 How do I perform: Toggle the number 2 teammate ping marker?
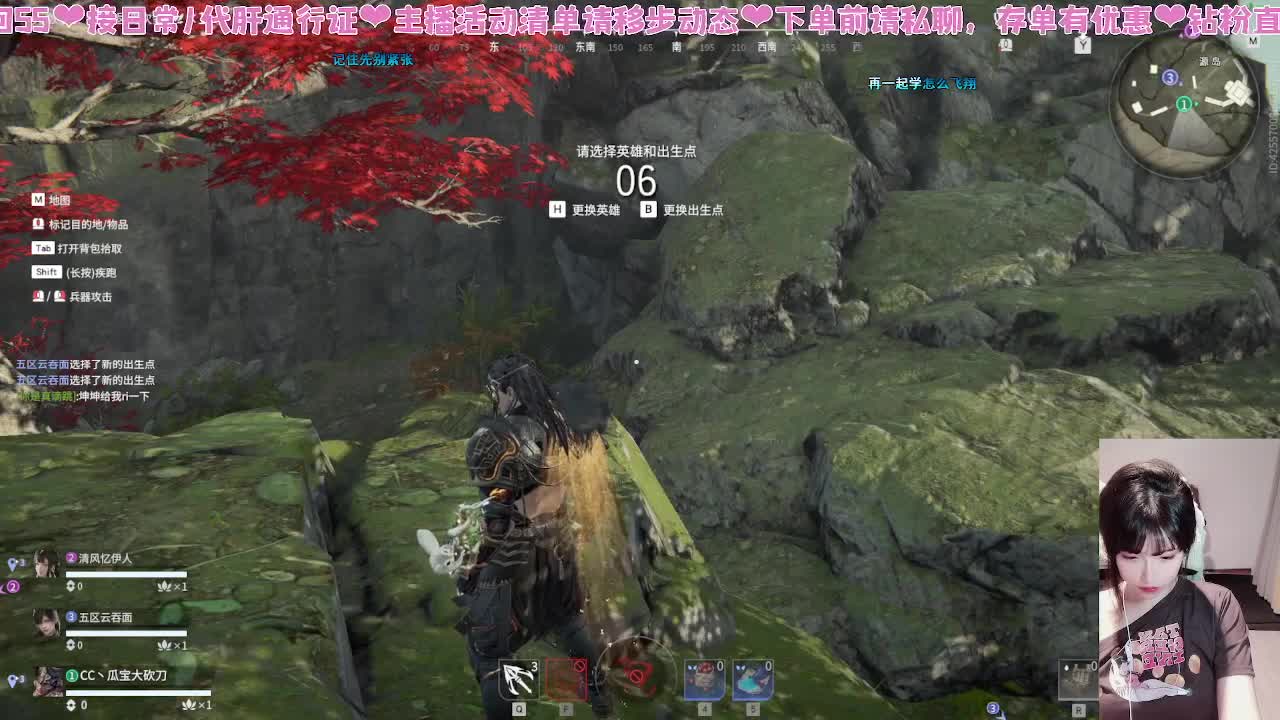click(13, 586)
